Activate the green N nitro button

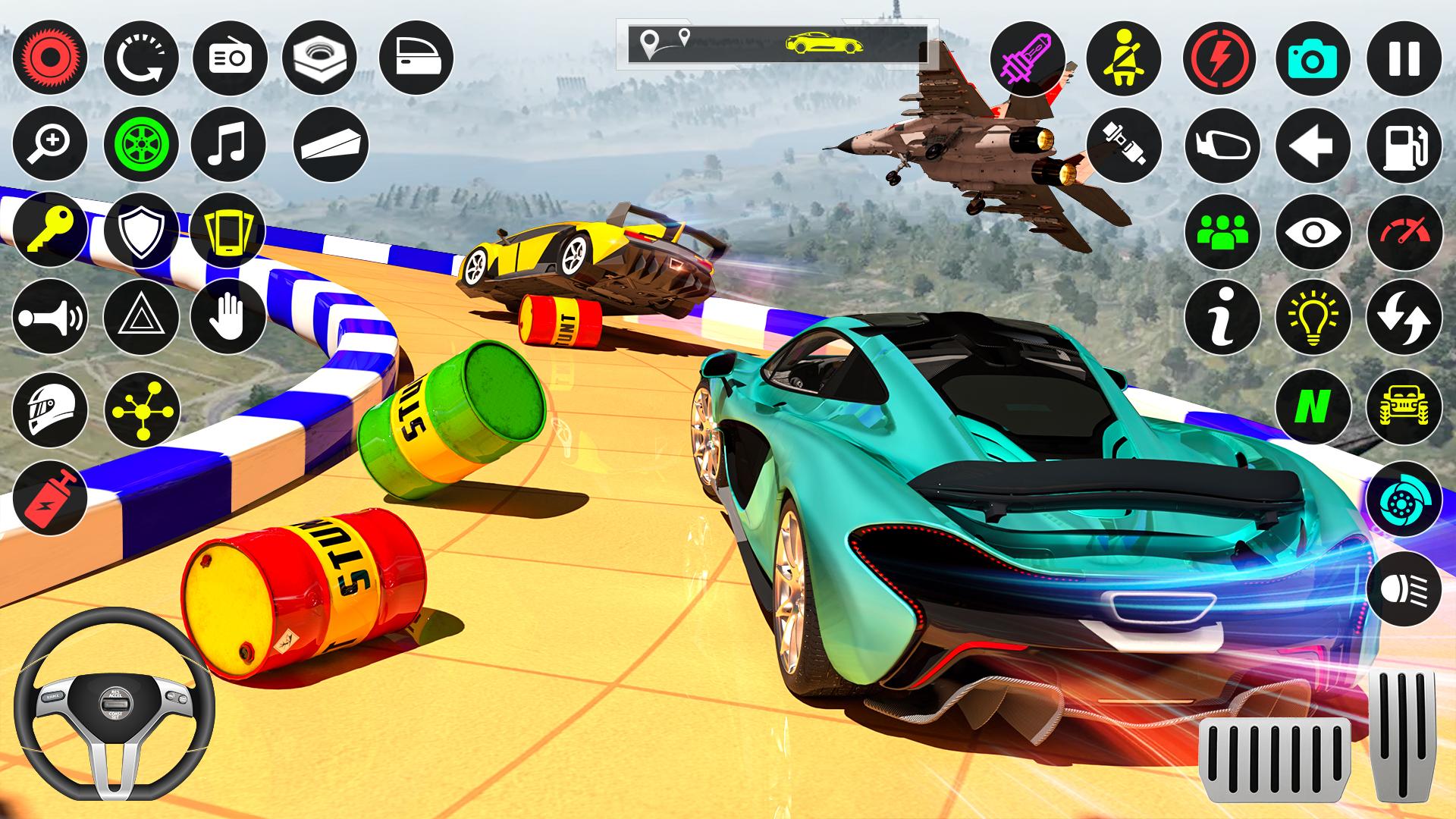point(1313,407)
